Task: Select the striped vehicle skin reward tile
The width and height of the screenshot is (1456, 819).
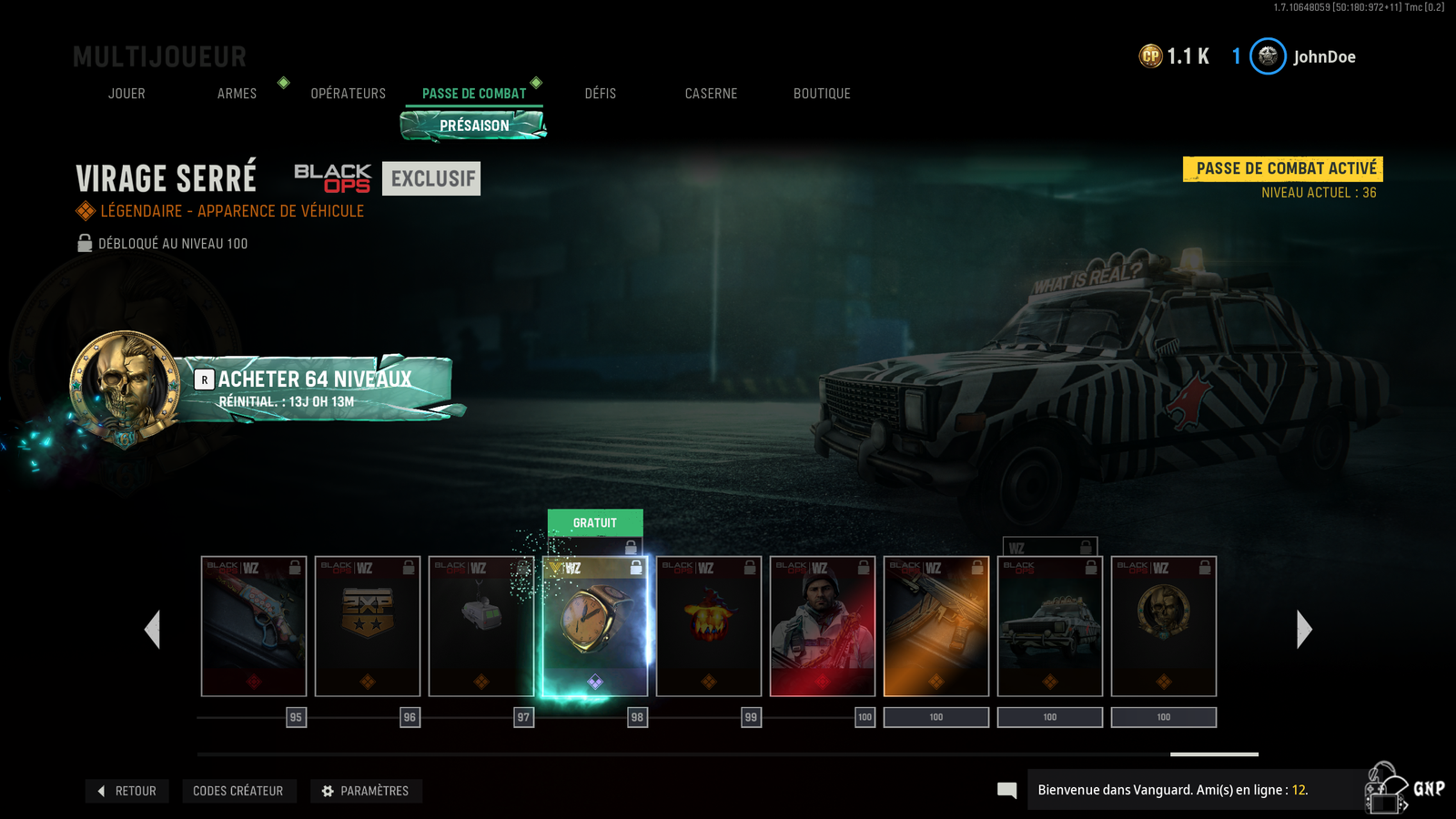Action: point(1050,626)
